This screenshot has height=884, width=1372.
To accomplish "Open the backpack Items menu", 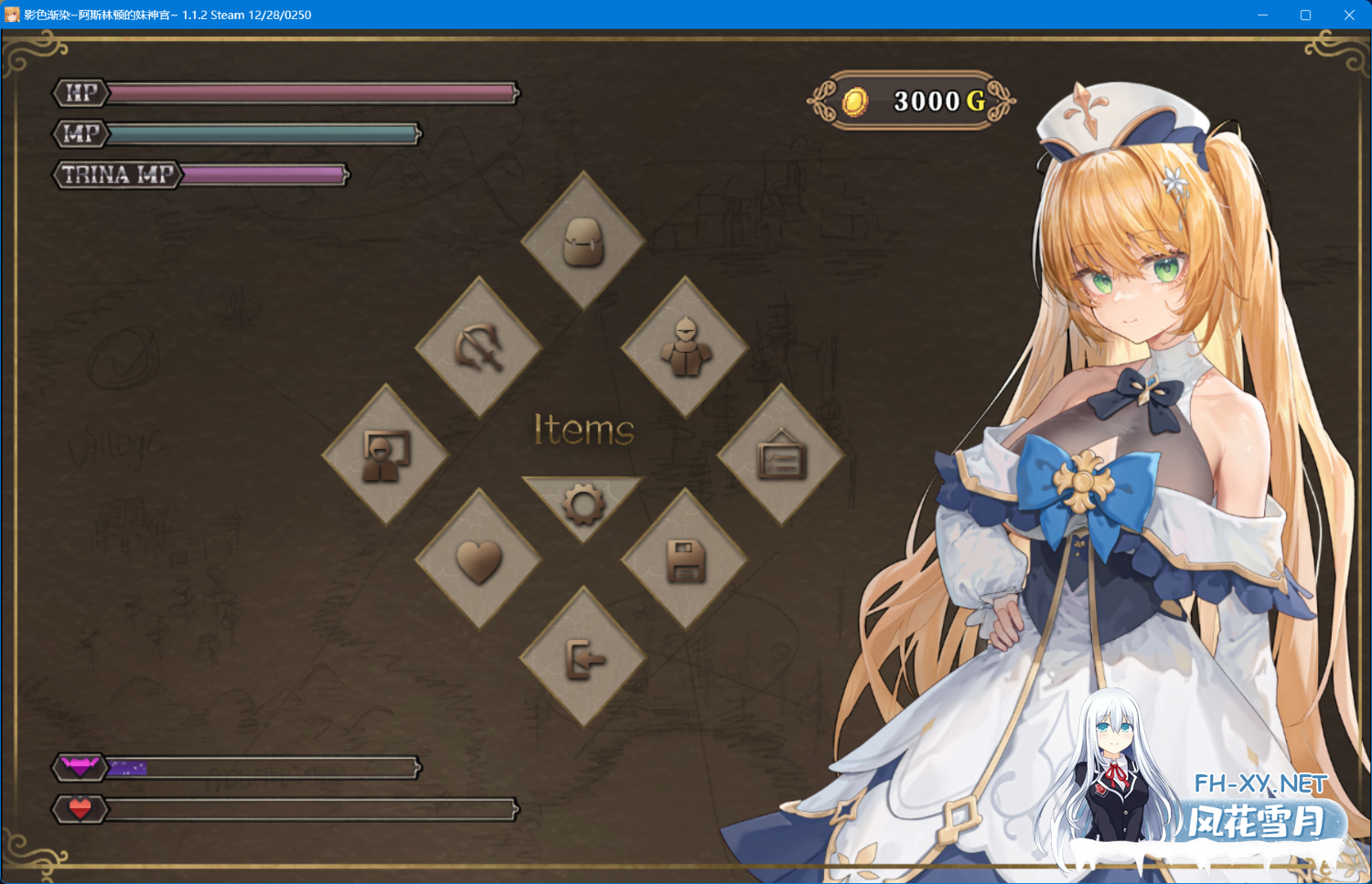I will [584, 241].
